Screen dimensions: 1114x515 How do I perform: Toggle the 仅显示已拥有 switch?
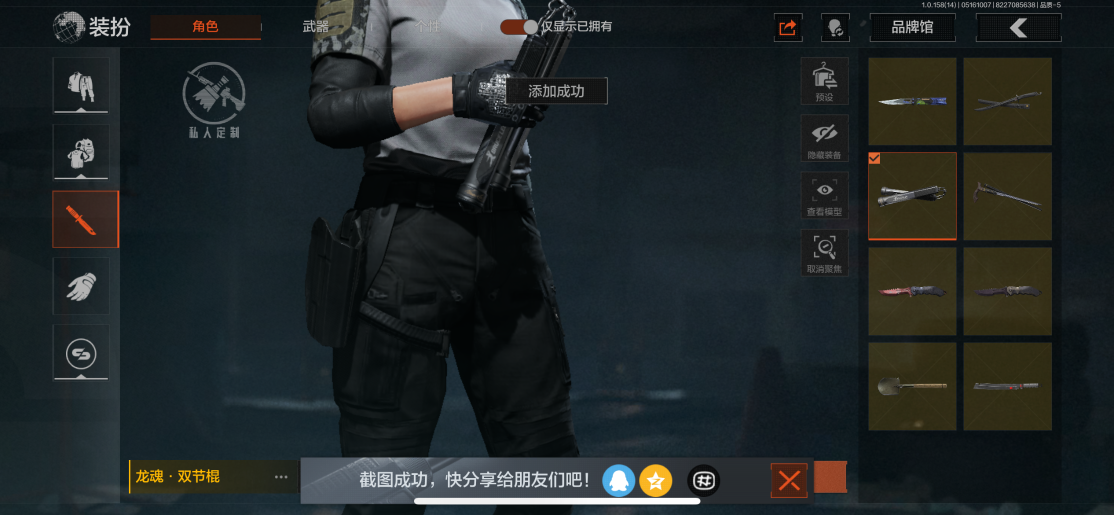click(519, 27)
